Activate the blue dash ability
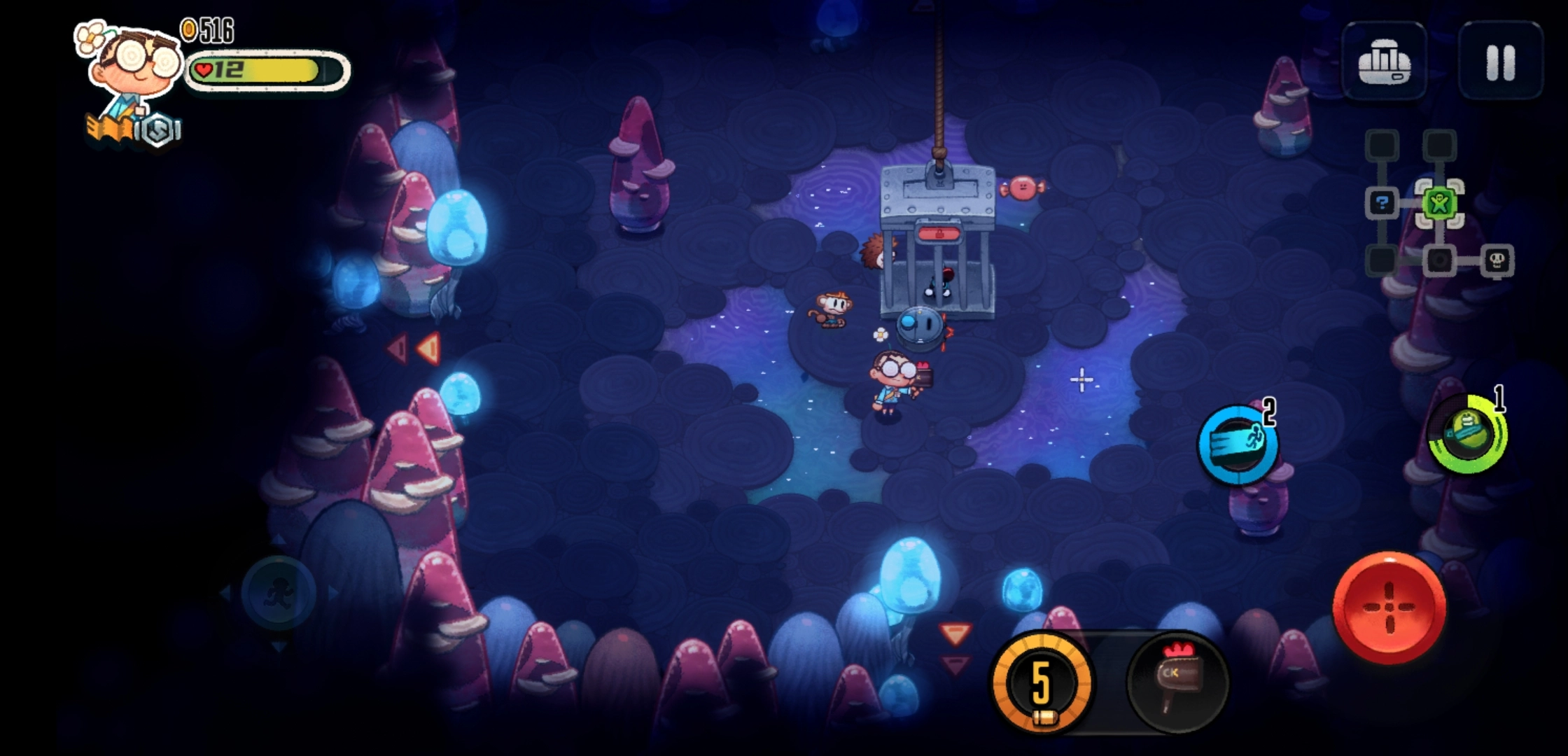The height and width of the screenshot is (756, 1568). [x=1237, y=444]
